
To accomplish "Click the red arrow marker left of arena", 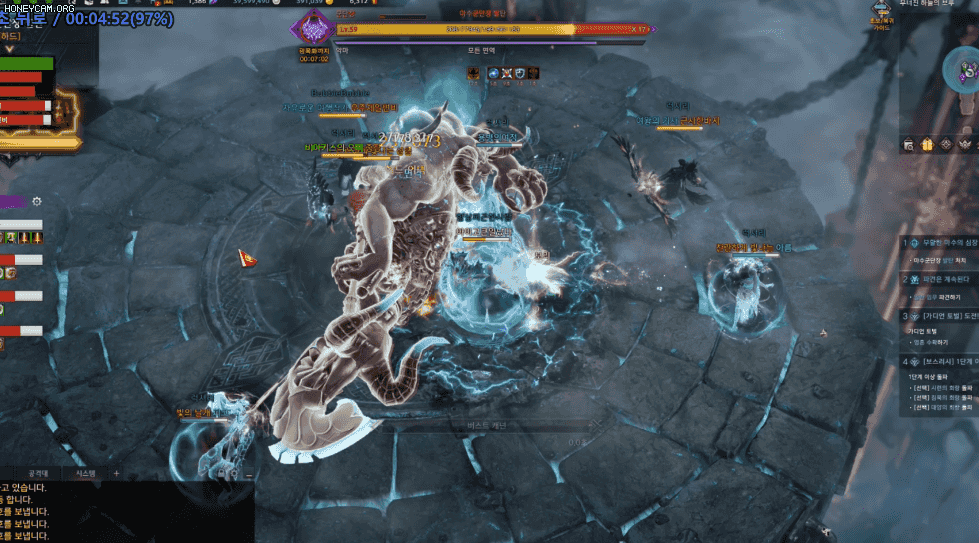I will (246, 260).
